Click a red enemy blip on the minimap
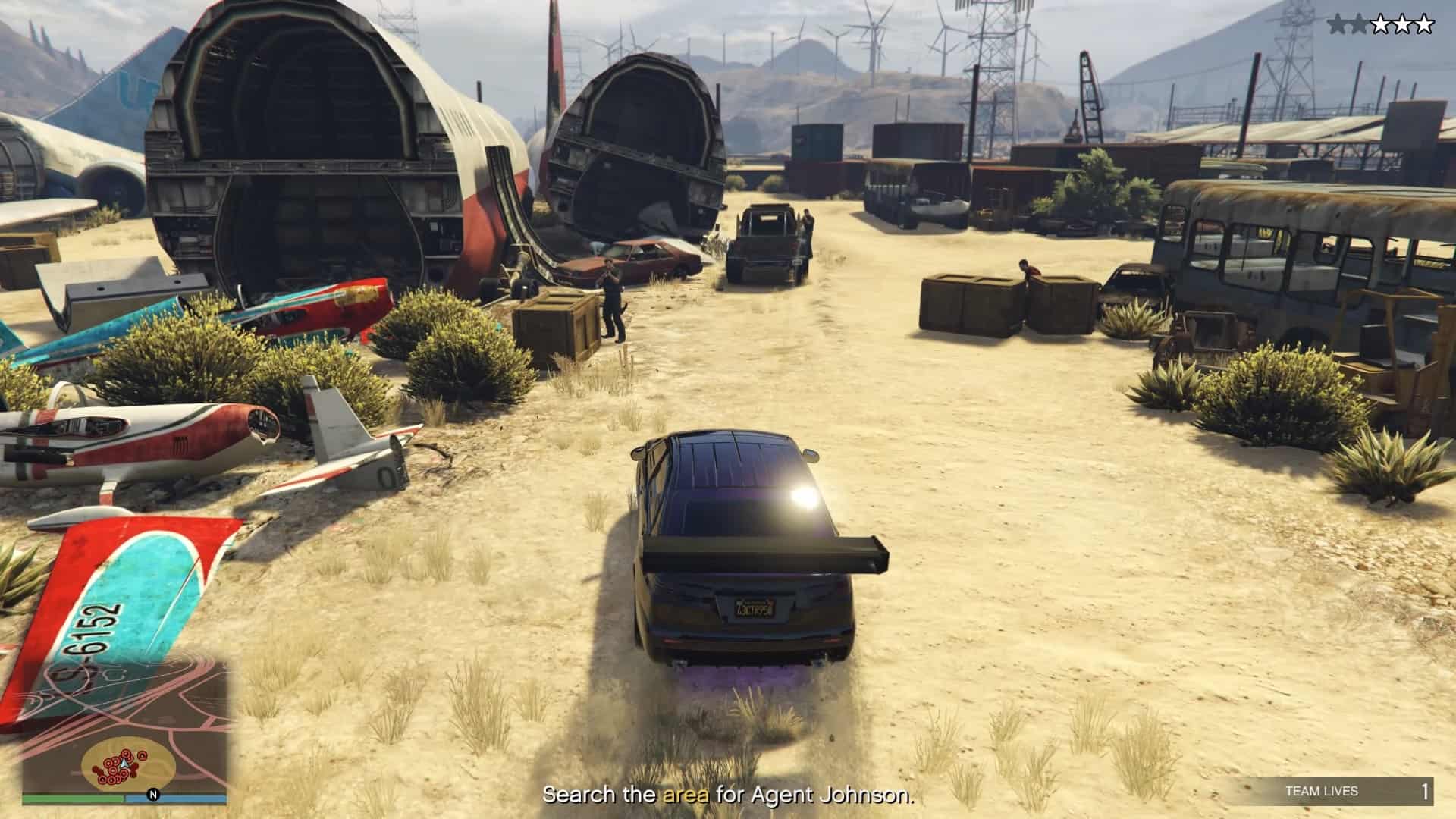Viewport: 1456px width, 819px height. click(x=143, y=756)
